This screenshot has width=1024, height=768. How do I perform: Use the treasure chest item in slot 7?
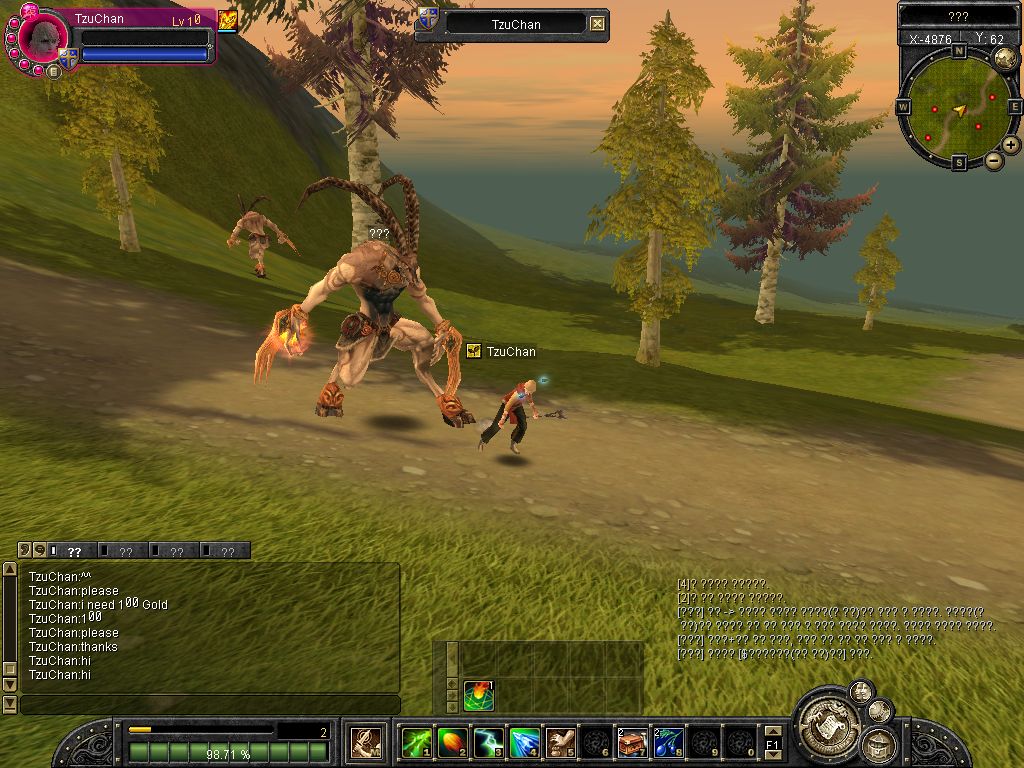632,743
